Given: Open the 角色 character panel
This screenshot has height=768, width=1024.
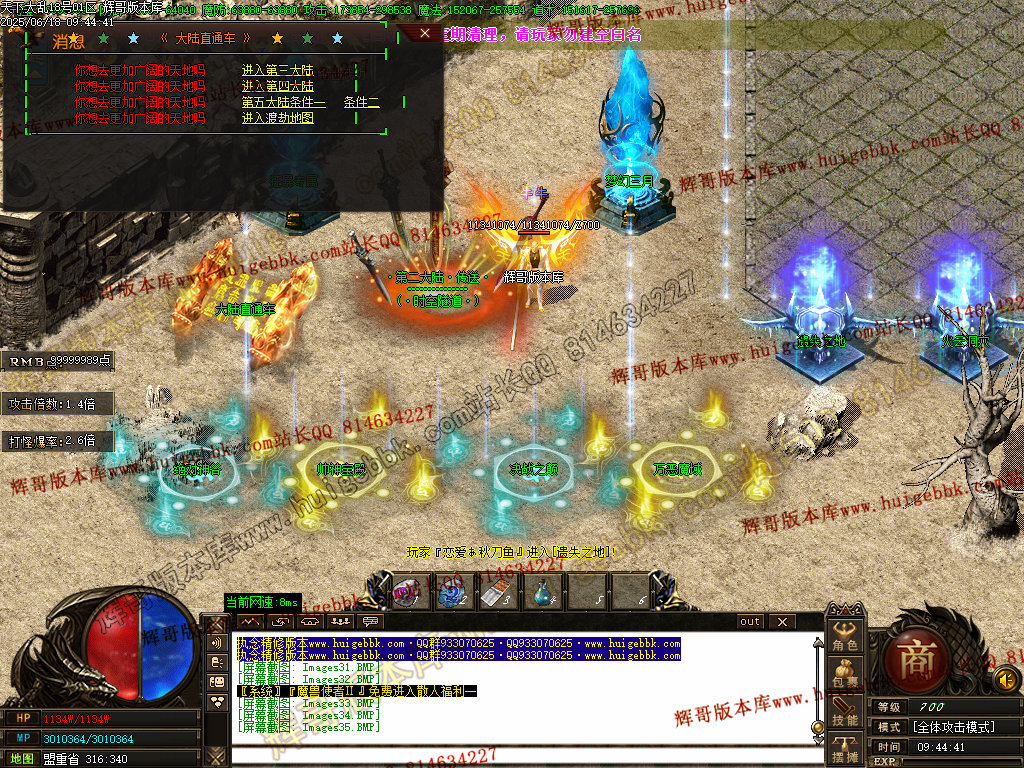Looking at the screenshot, I should tap(845, 635).
